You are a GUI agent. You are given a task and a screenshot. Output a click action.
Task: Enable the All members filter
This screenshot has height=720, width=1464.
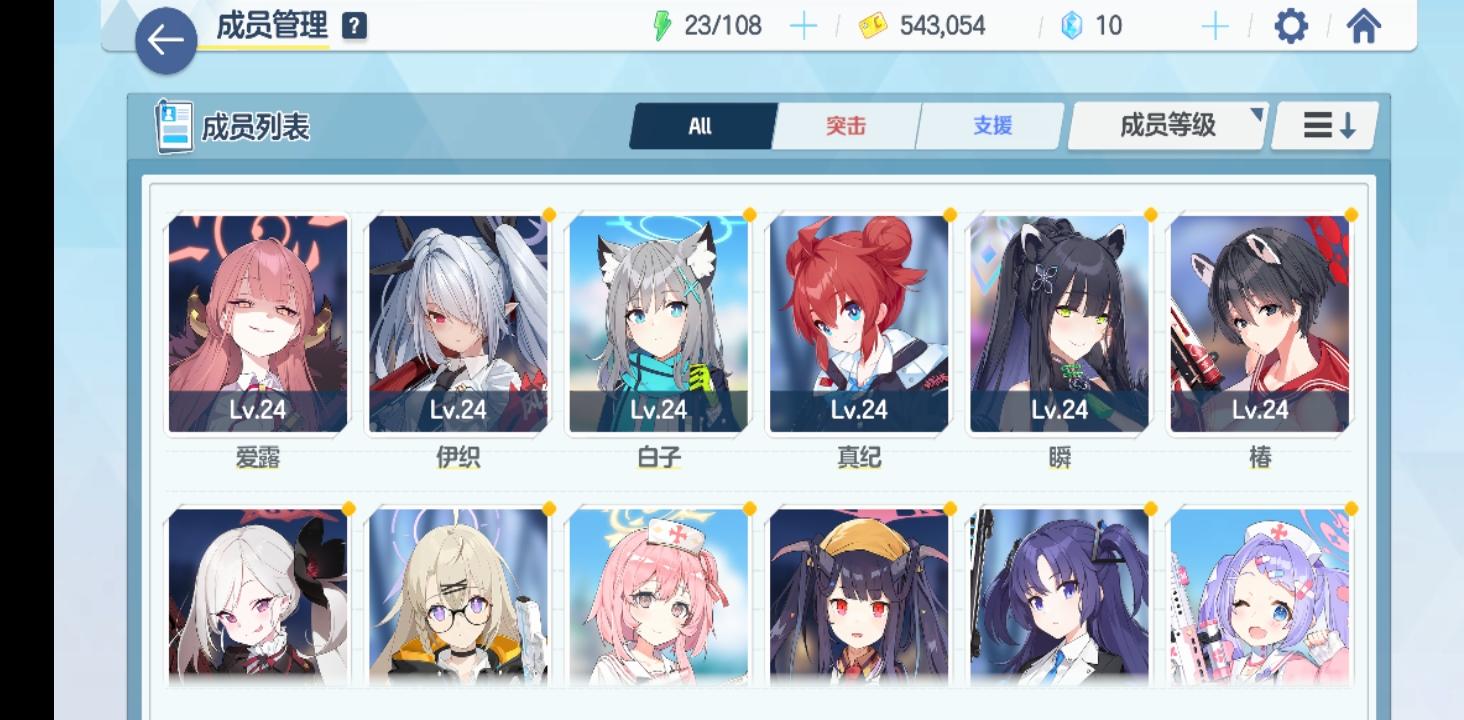[701, 126]
